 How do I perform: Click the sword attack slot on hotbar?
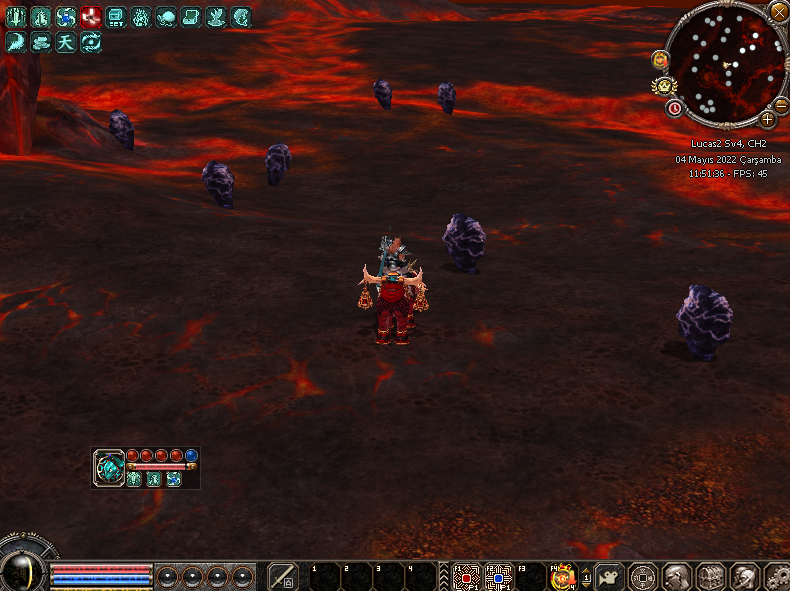(283, 577)
